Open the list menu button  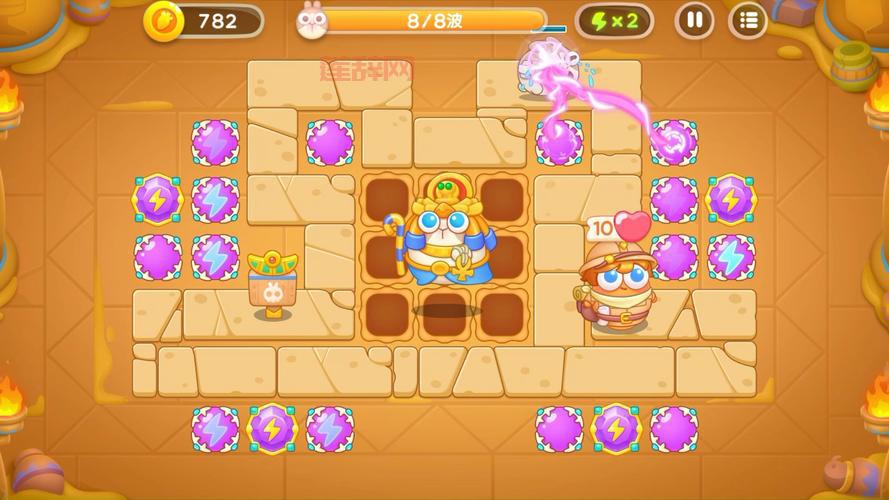pyautogui.click(x=747, y=20)
